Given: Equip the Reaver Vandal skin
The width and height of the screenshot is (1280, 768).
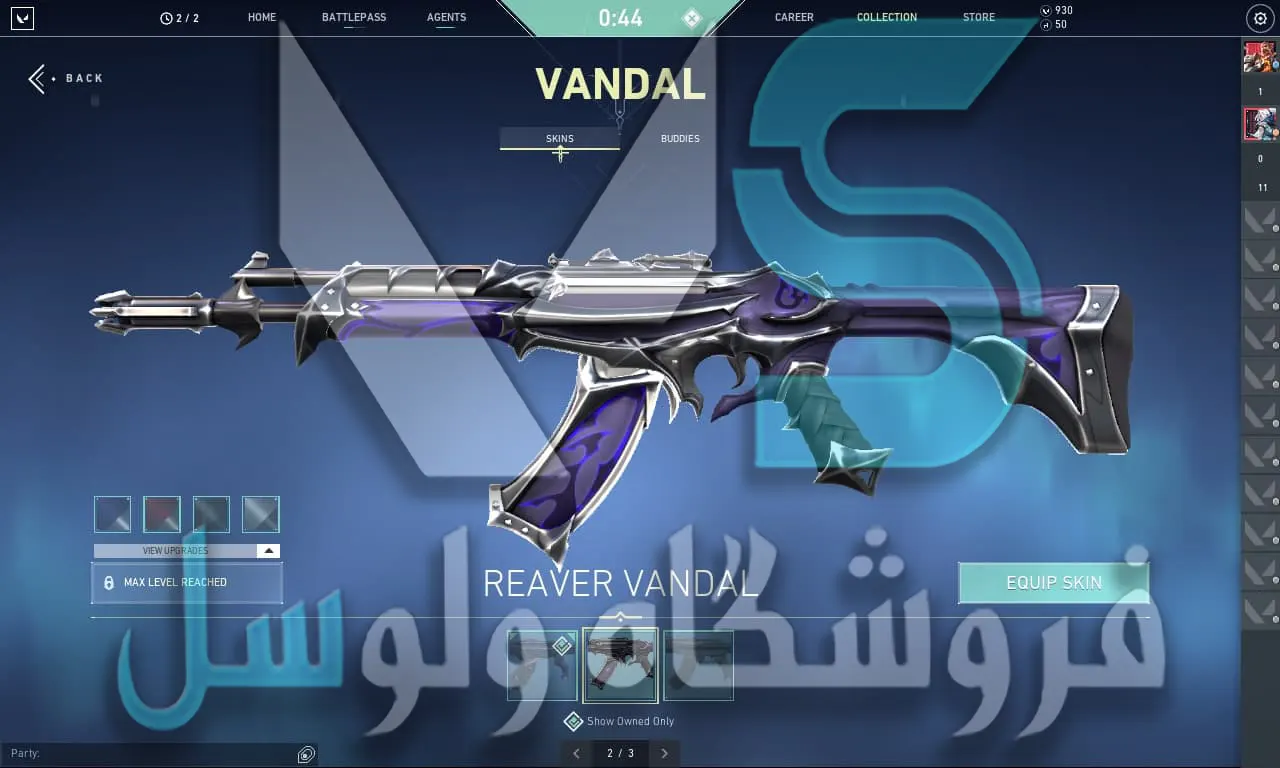Looking at the screenshot, I should point(1053,583).
